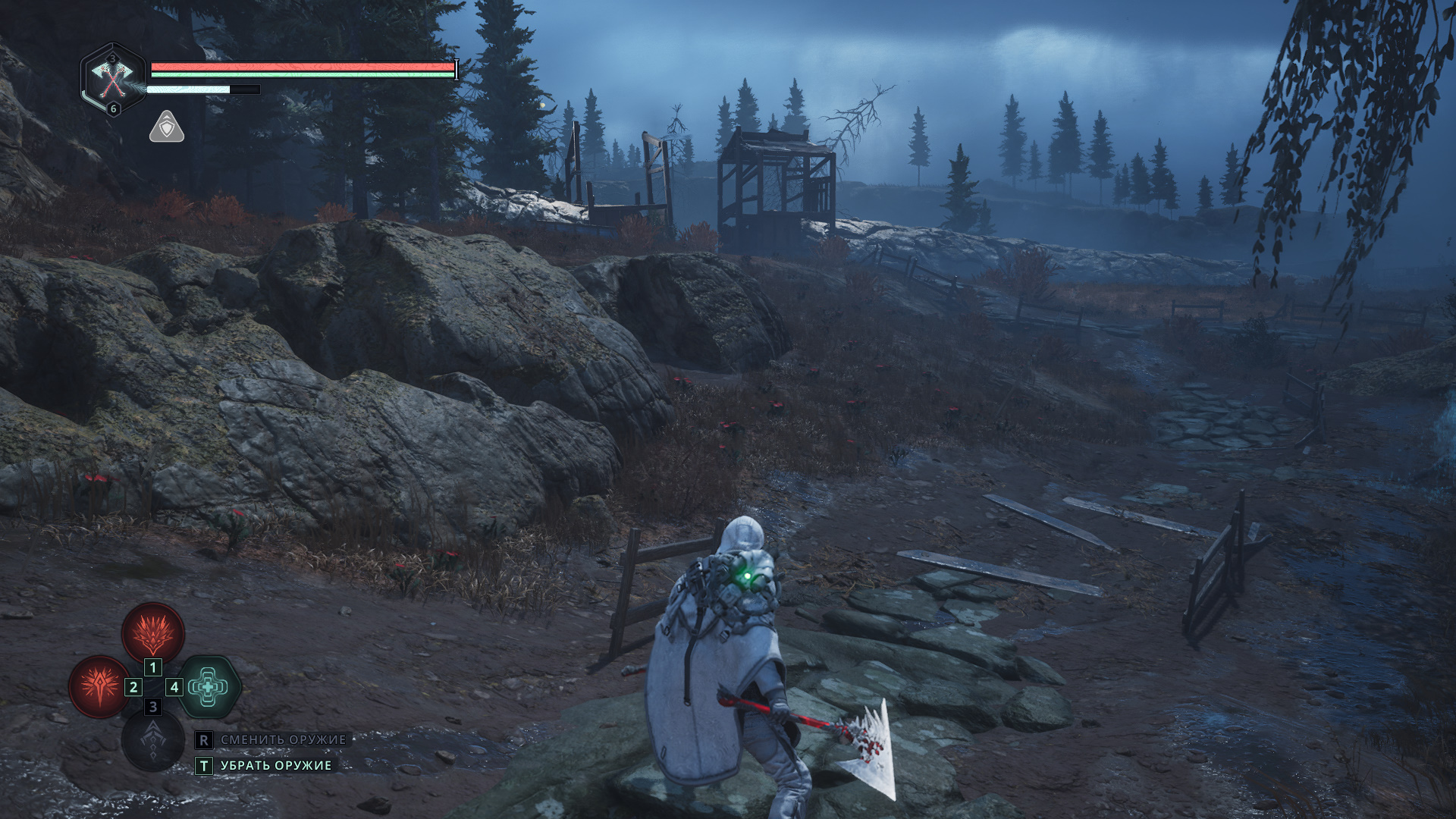Select the crossed axes weapon emblem
1456x819 pixels.
[112, 79]
